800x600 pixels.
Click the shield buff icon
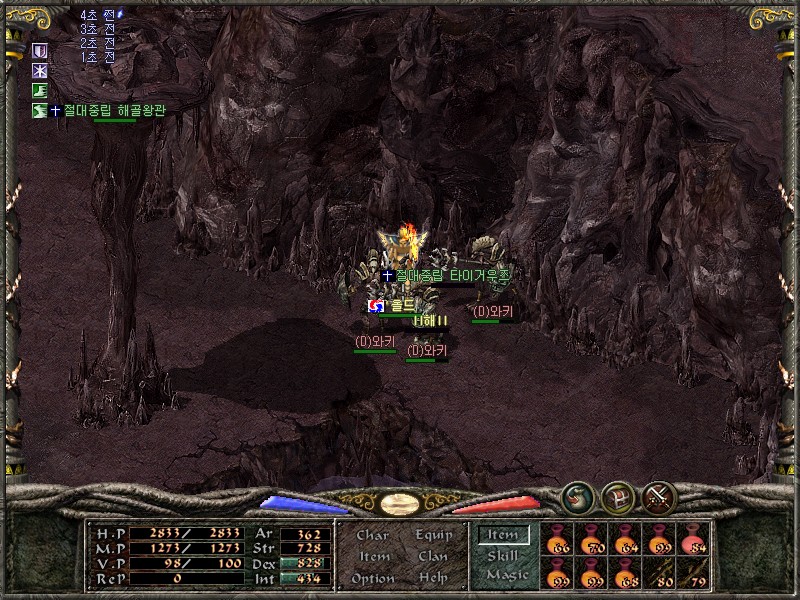coord(40,50)
